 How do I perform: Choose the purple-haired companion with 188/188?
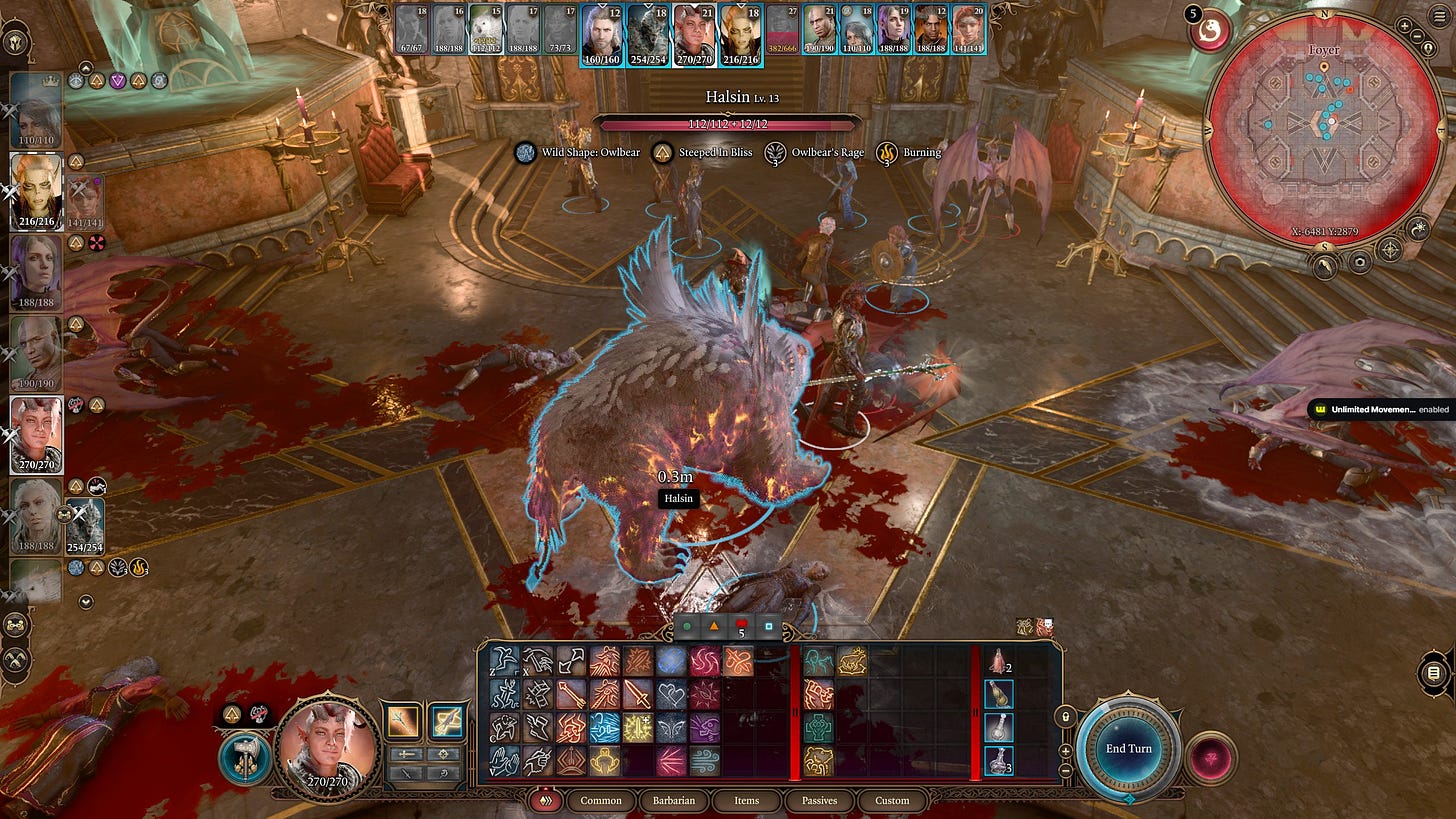pos(37,271)
